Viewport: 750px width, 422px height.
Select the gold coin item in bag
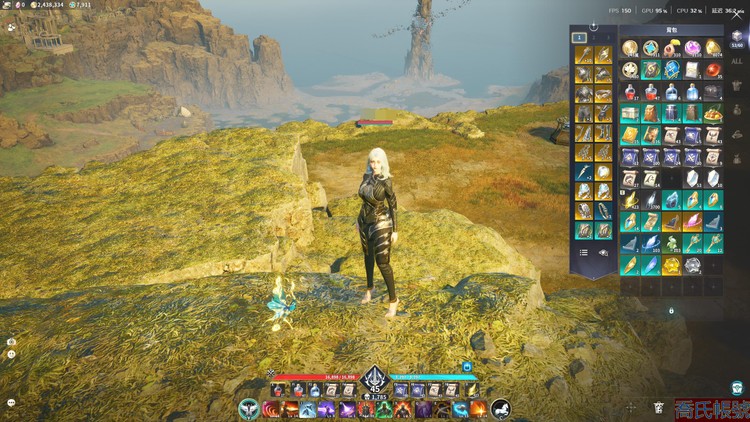click(630, 48)
